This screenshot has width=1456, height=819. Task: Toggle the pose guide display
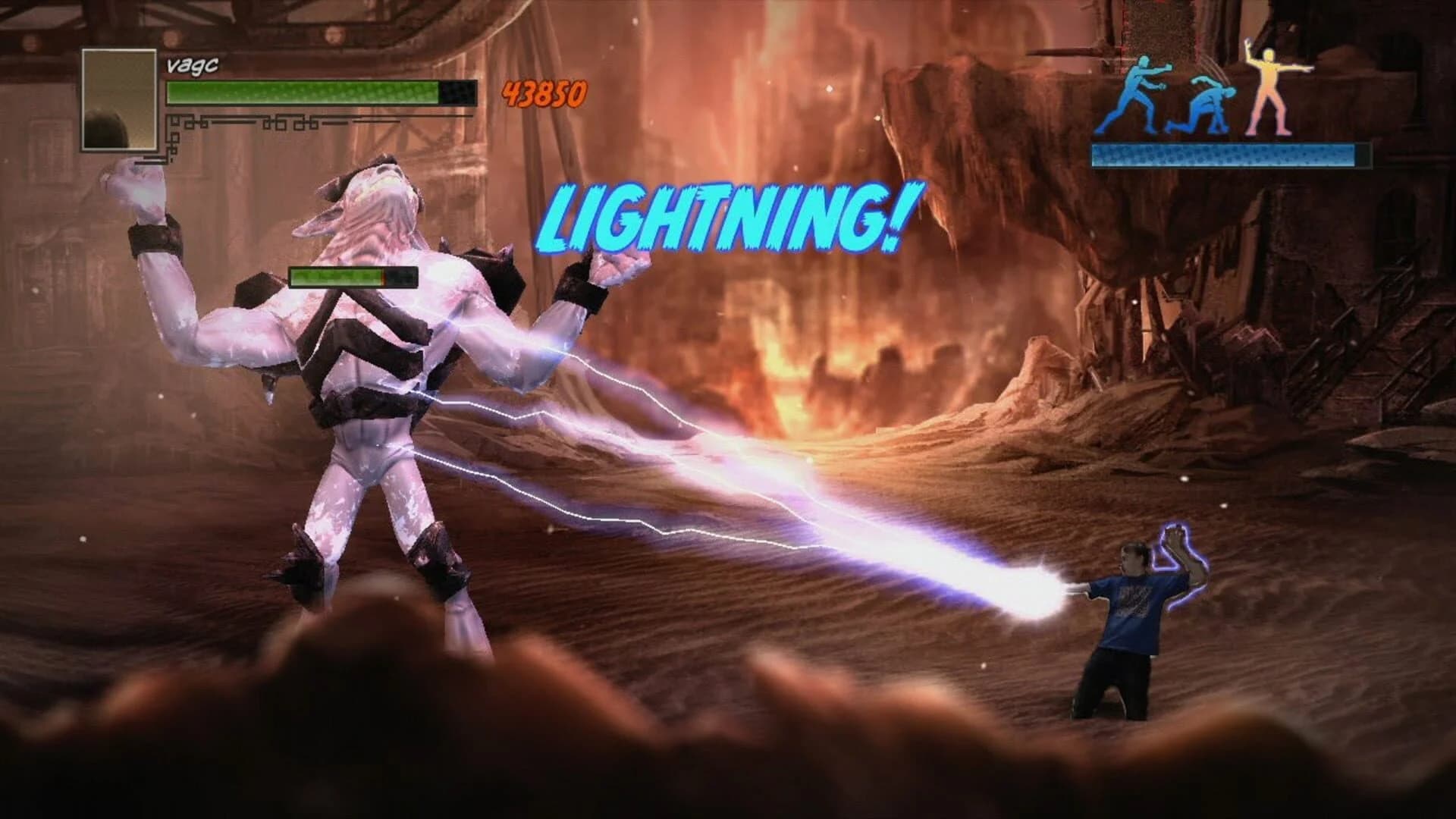point(1206,91)
